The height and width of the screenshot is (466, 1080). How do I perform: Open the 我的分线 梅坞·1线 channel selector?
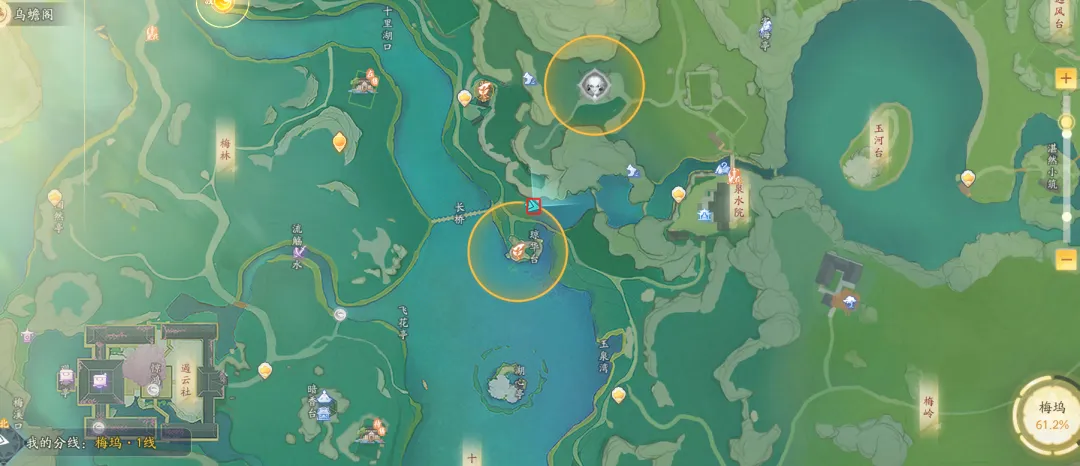(92, 442)
